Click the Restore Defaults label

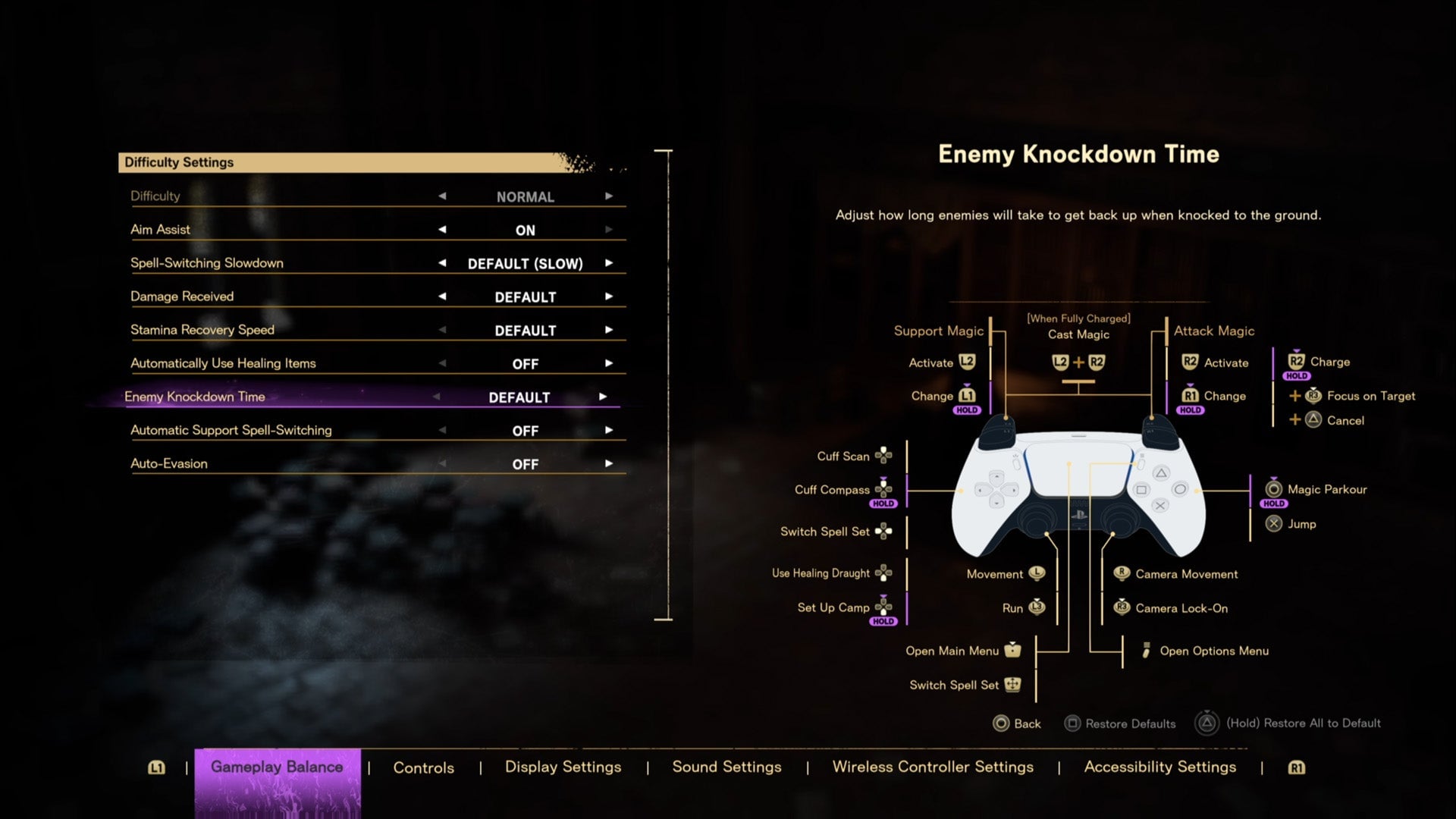pos(1130,723)
